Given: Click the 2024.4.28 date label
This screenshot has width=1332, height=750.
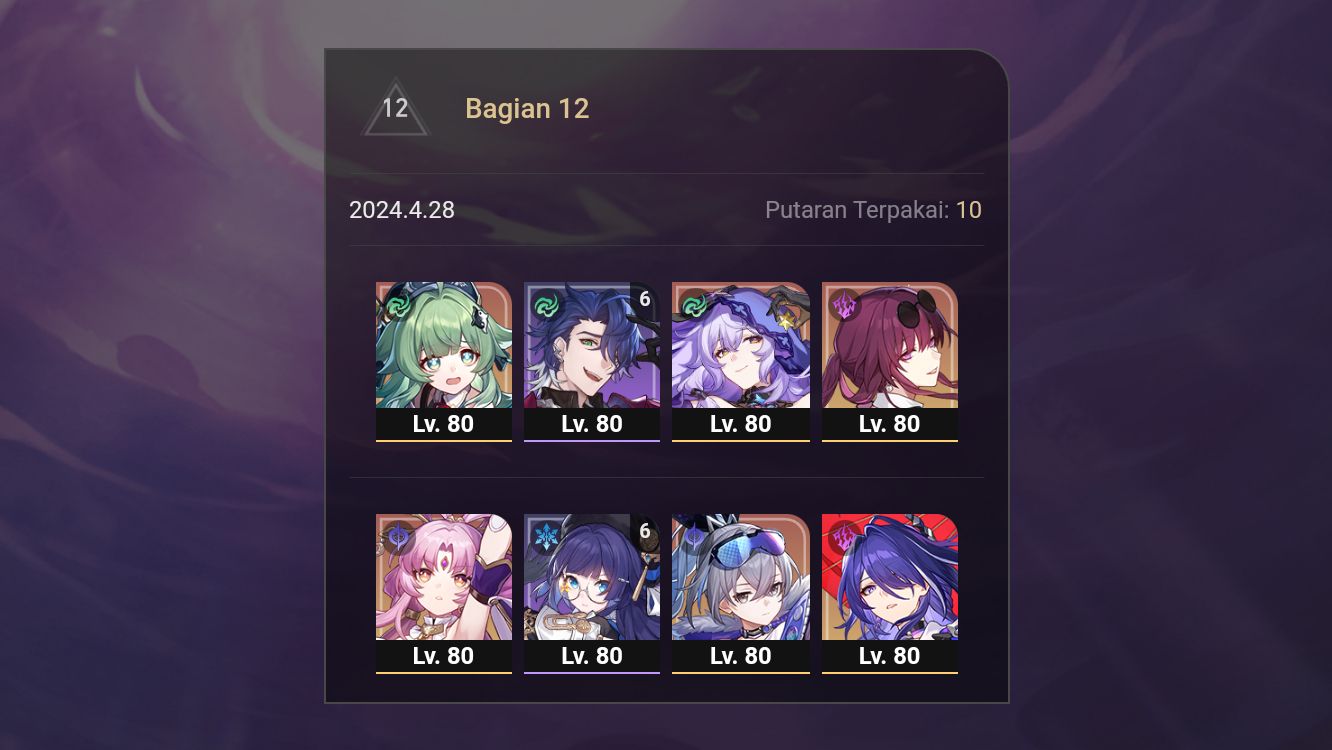Looking at the screenshot, I should 402,210.
